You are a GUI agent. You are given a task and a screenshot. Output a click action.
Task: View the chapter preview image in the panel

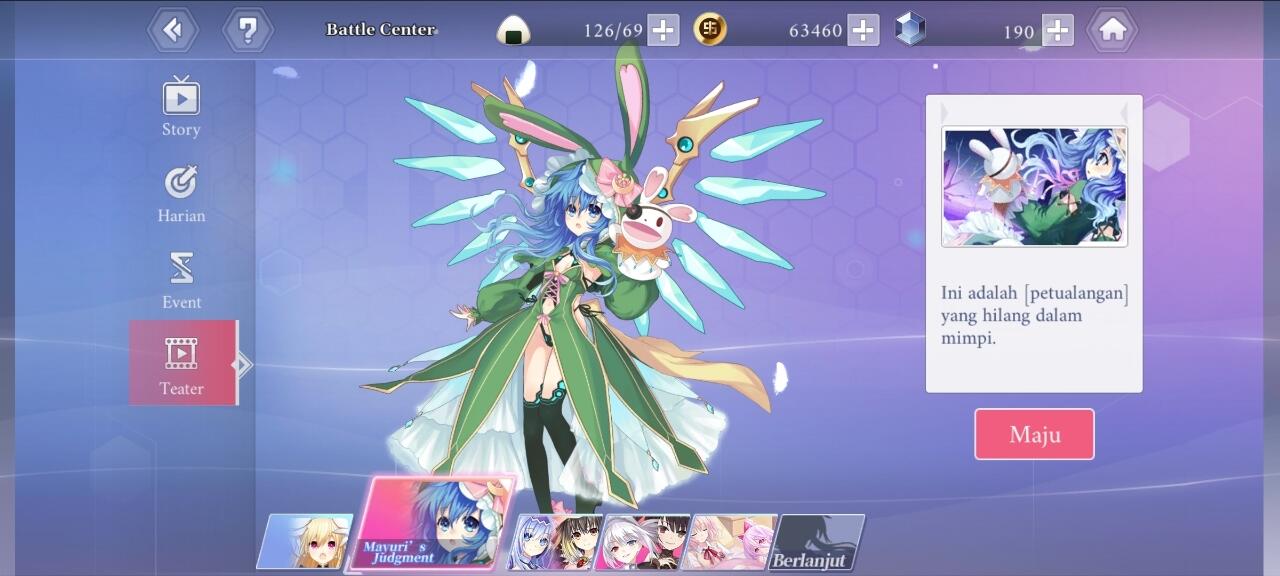1034,186
